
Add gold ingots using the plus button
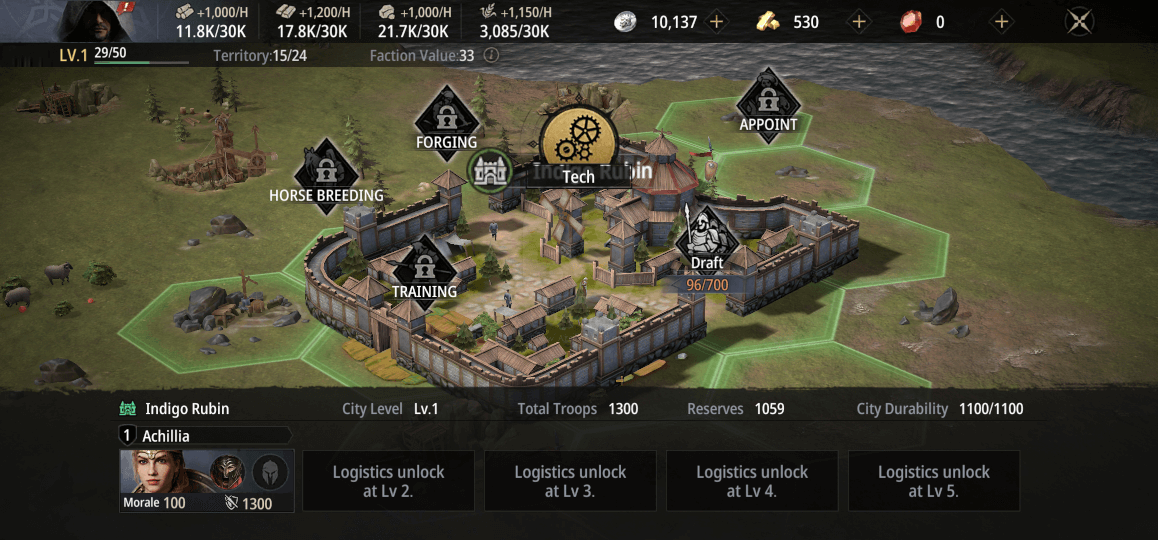click(x=858, y=22)
